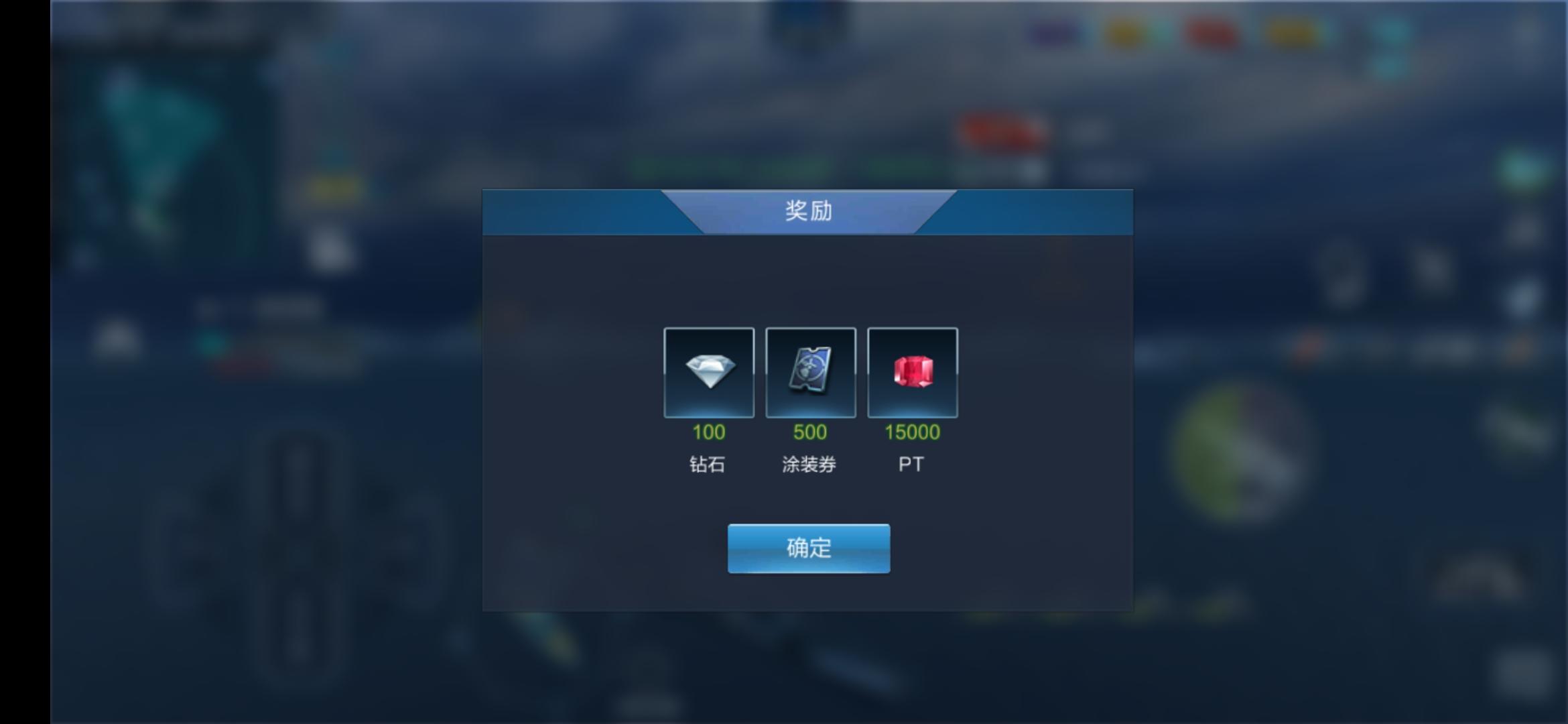1568x724 pixels.
Task: Click the green 15000 quantity label
Action: pyautogui.click(x=913, y=432)
